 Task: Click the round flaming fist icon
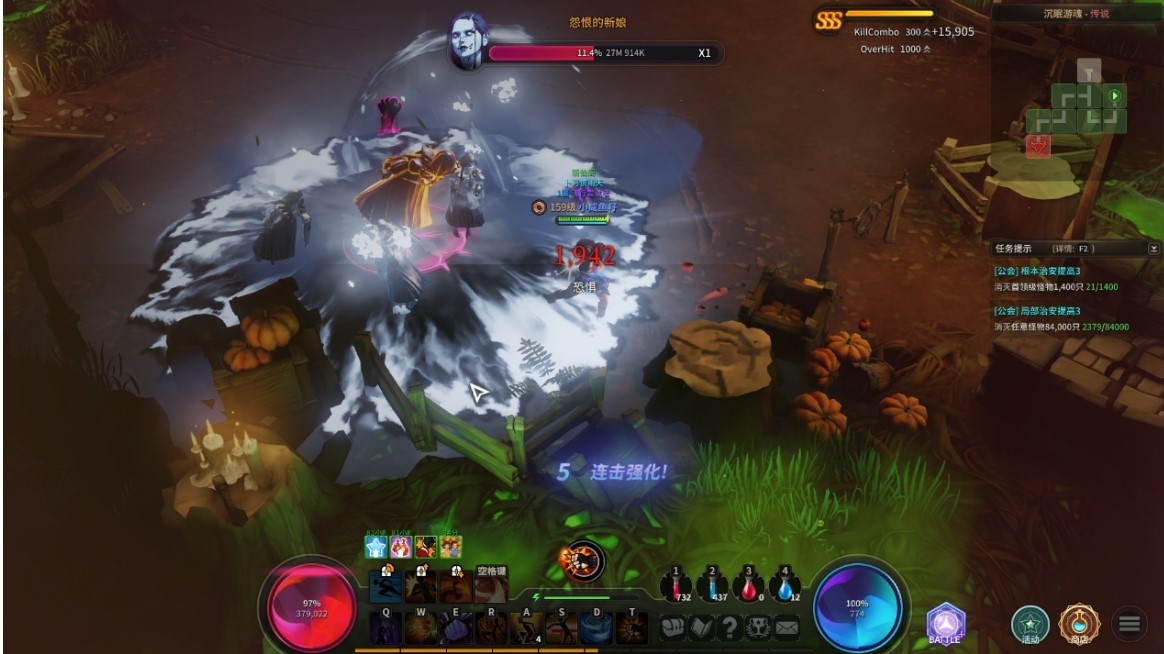(x=581, y=561)
